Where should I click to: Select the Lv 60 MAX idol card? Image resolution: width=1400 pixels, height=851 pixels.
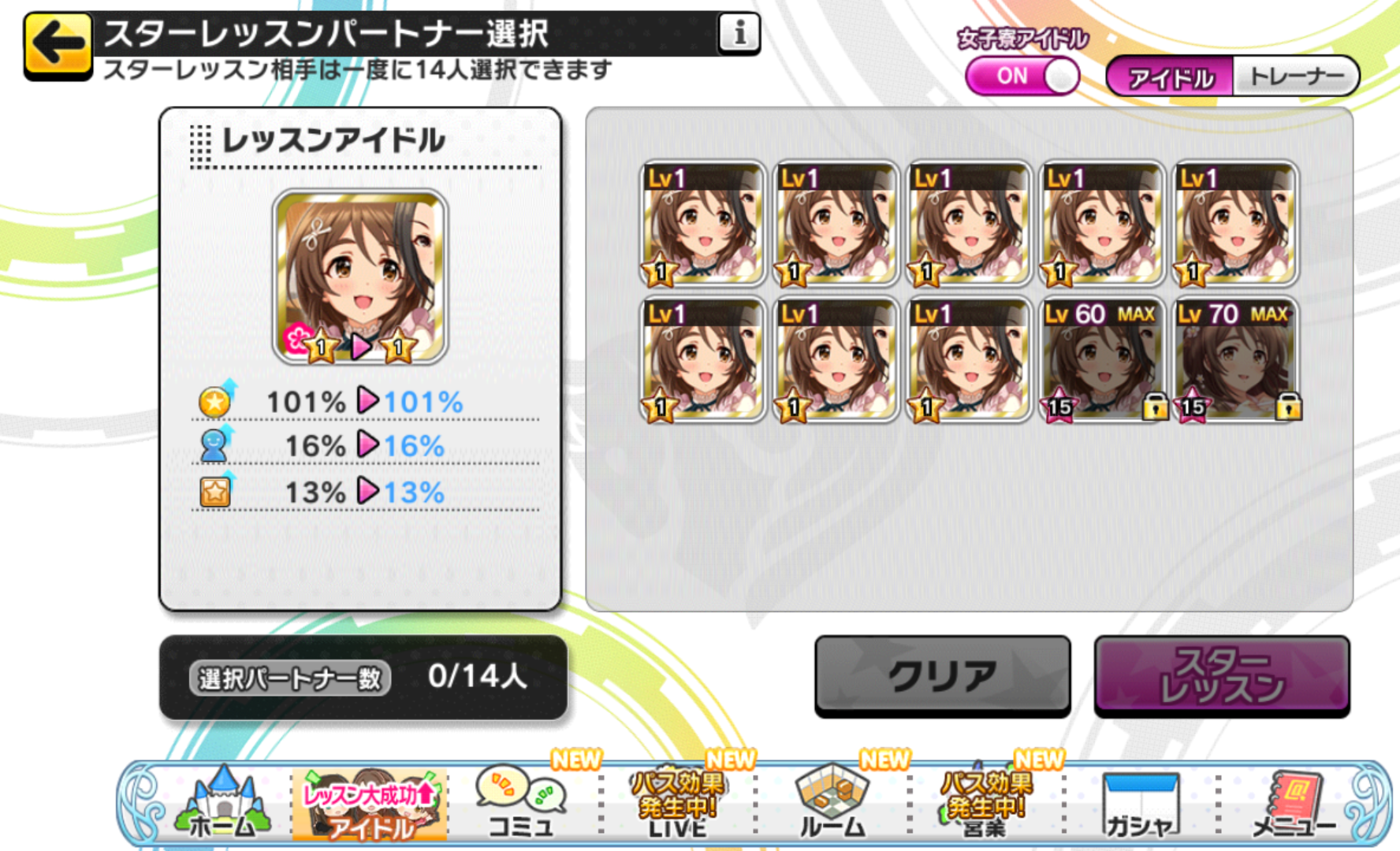click(x=1101, y=360)
